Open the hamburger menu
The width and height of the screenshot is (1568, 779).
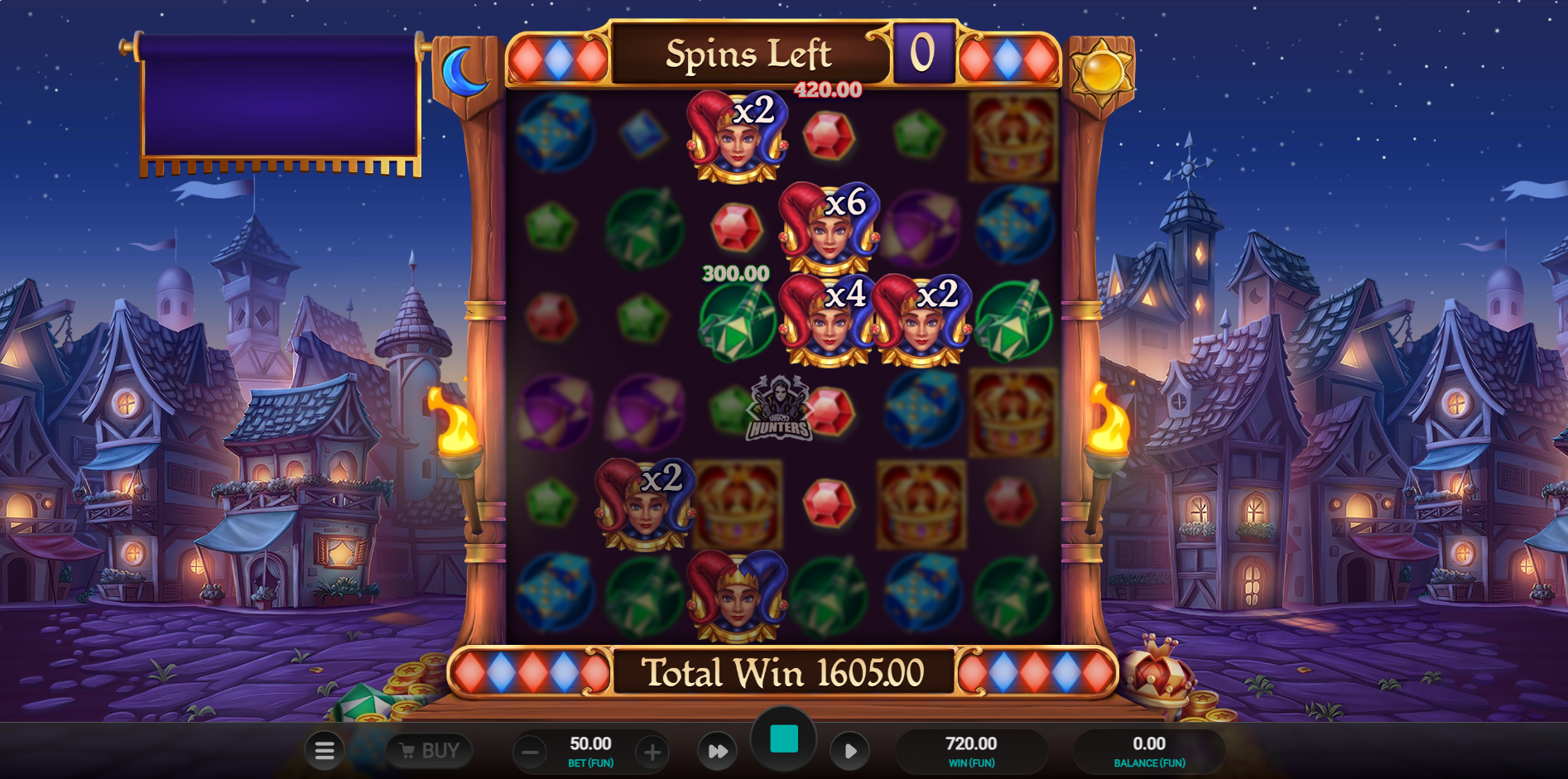(325, 751)
